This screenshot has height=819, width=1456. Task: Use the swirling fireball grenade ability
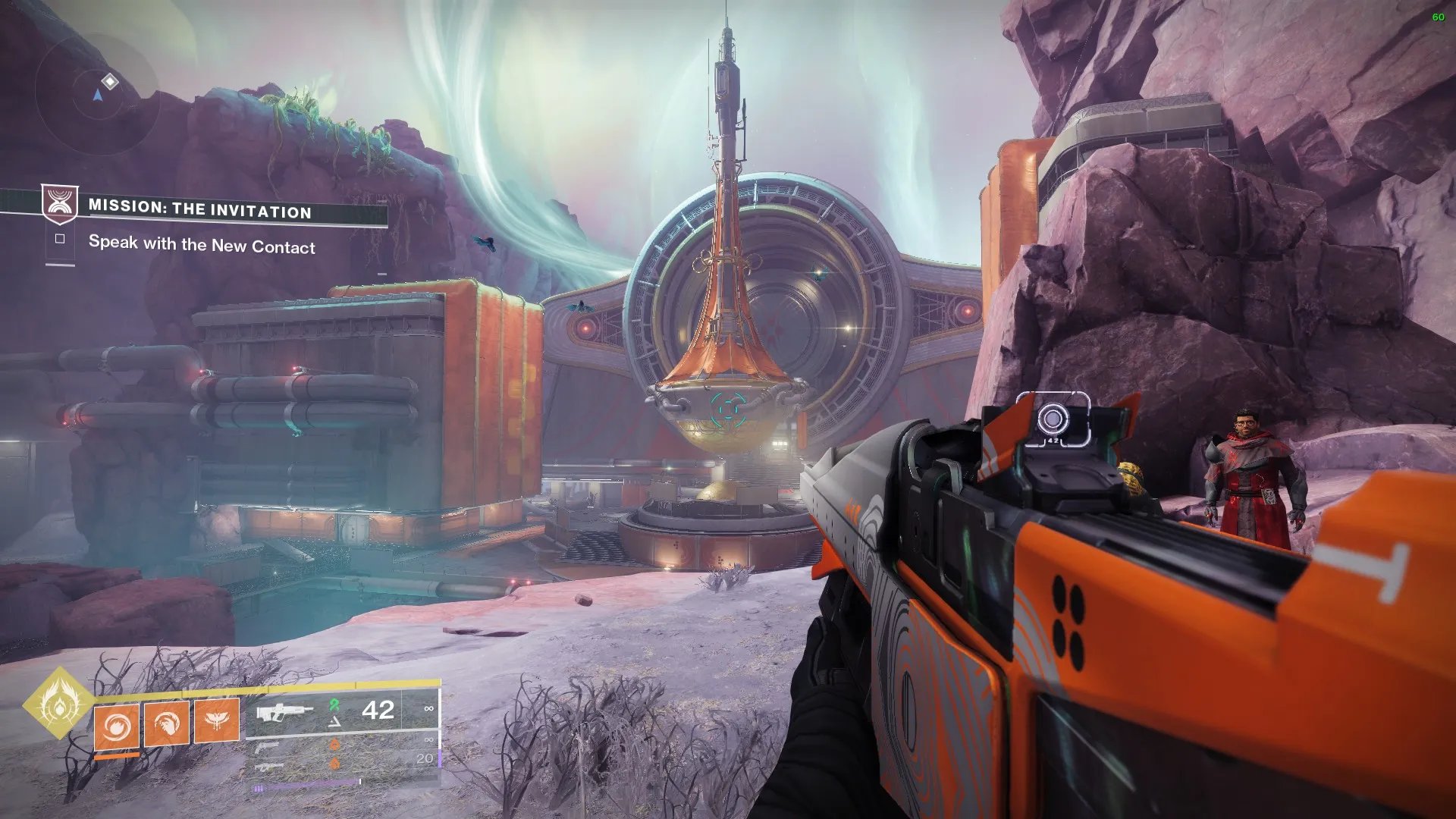pyautogui.click(x=117, y=726)
